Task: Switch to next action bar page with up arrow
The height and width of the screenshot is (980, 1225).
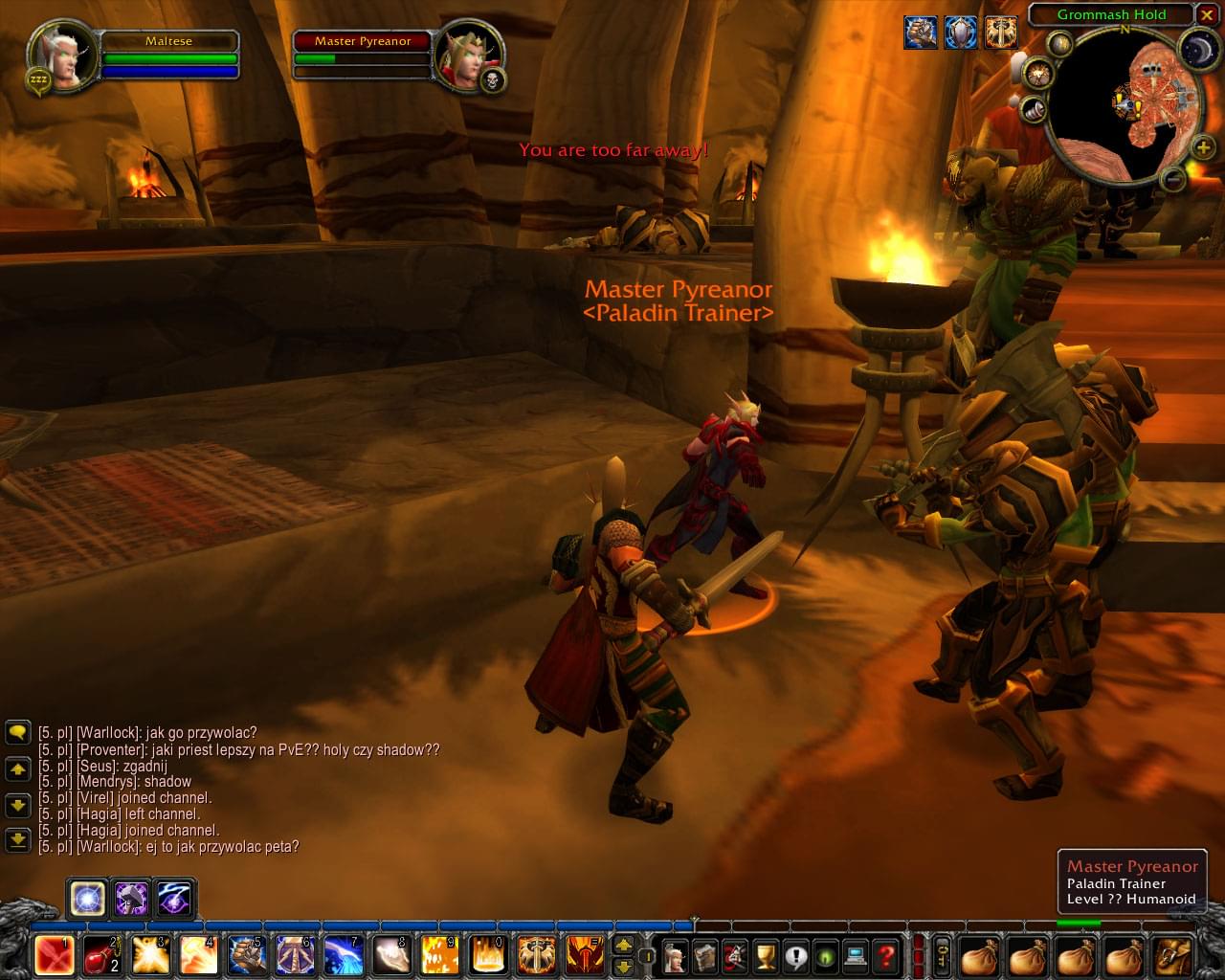Action: point(623,945)
